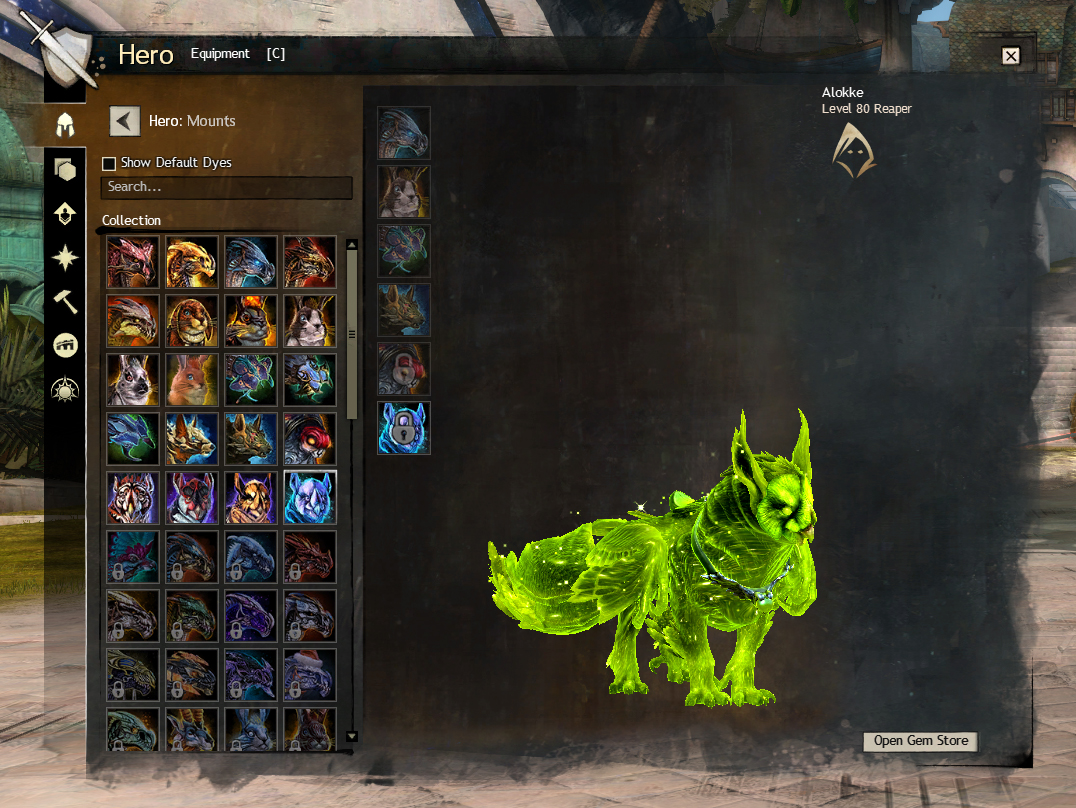Toggle the Show Default Dyes checkbox
The image size is (1076, 808).
coord(109,163)
